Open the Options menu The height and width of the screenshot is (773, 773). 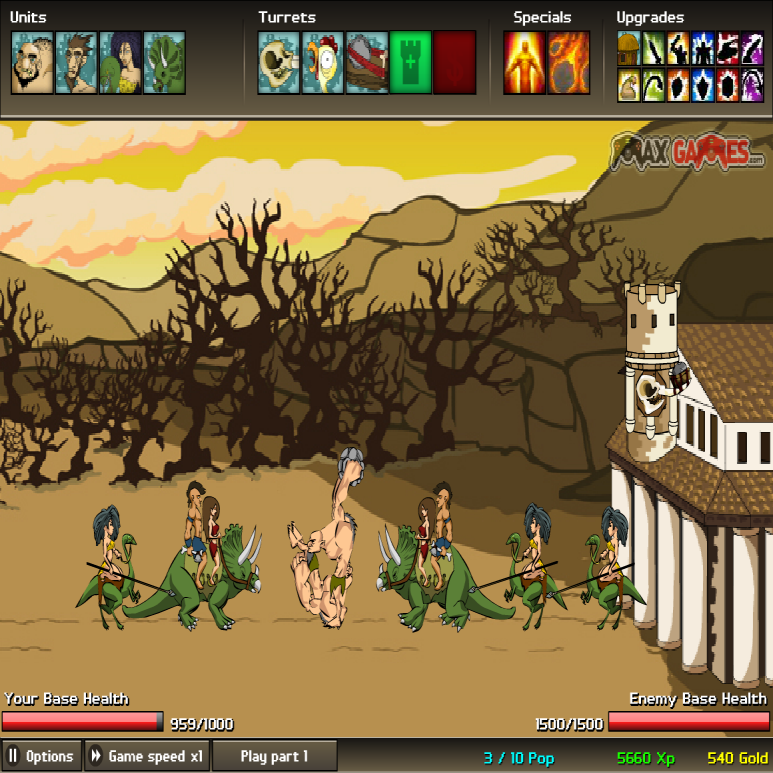tap(41, 756)
